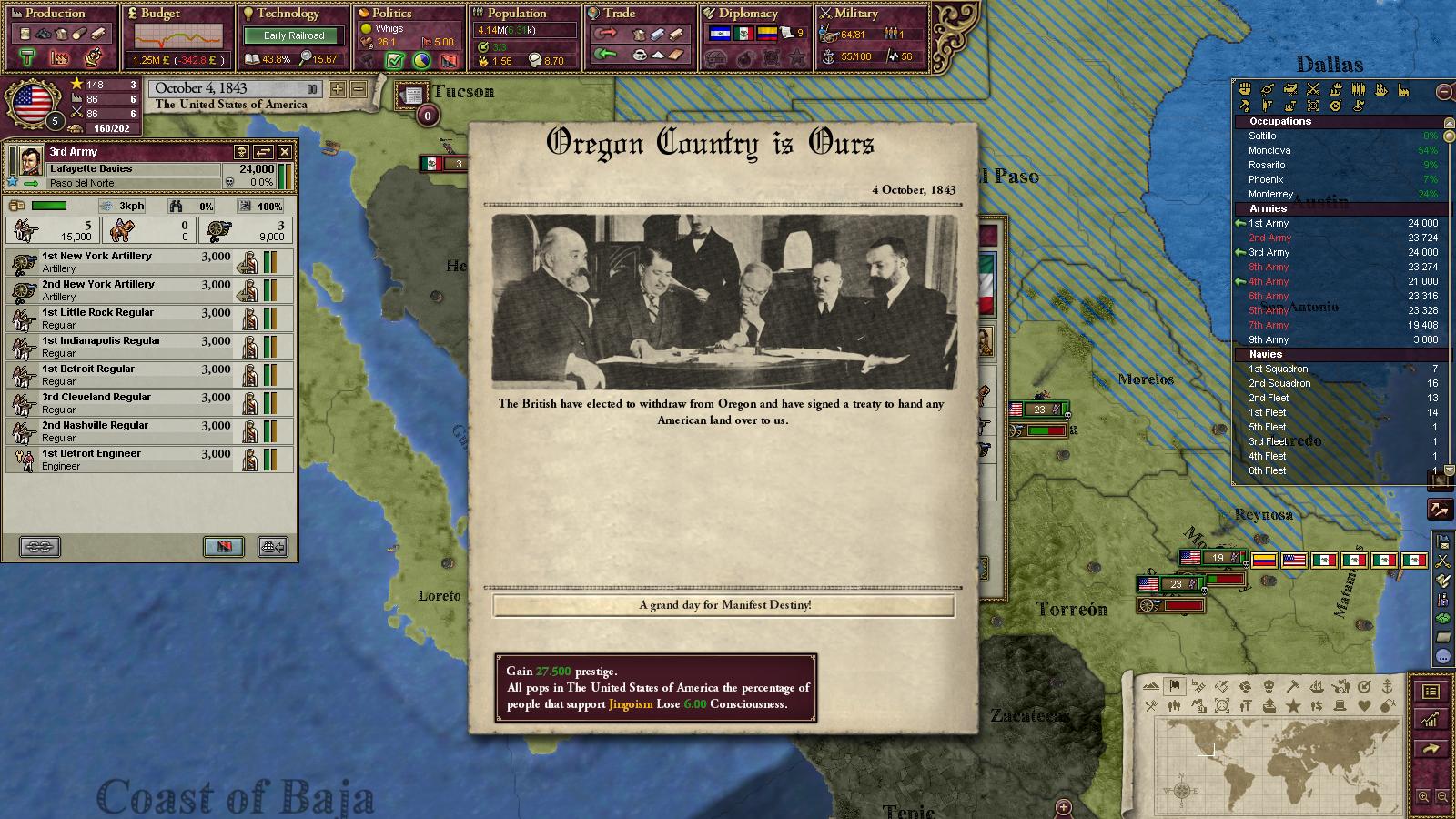The width and height of the screenshot is (1456, 819).
Task: Open the Politics tab
Action: (391, 14)
